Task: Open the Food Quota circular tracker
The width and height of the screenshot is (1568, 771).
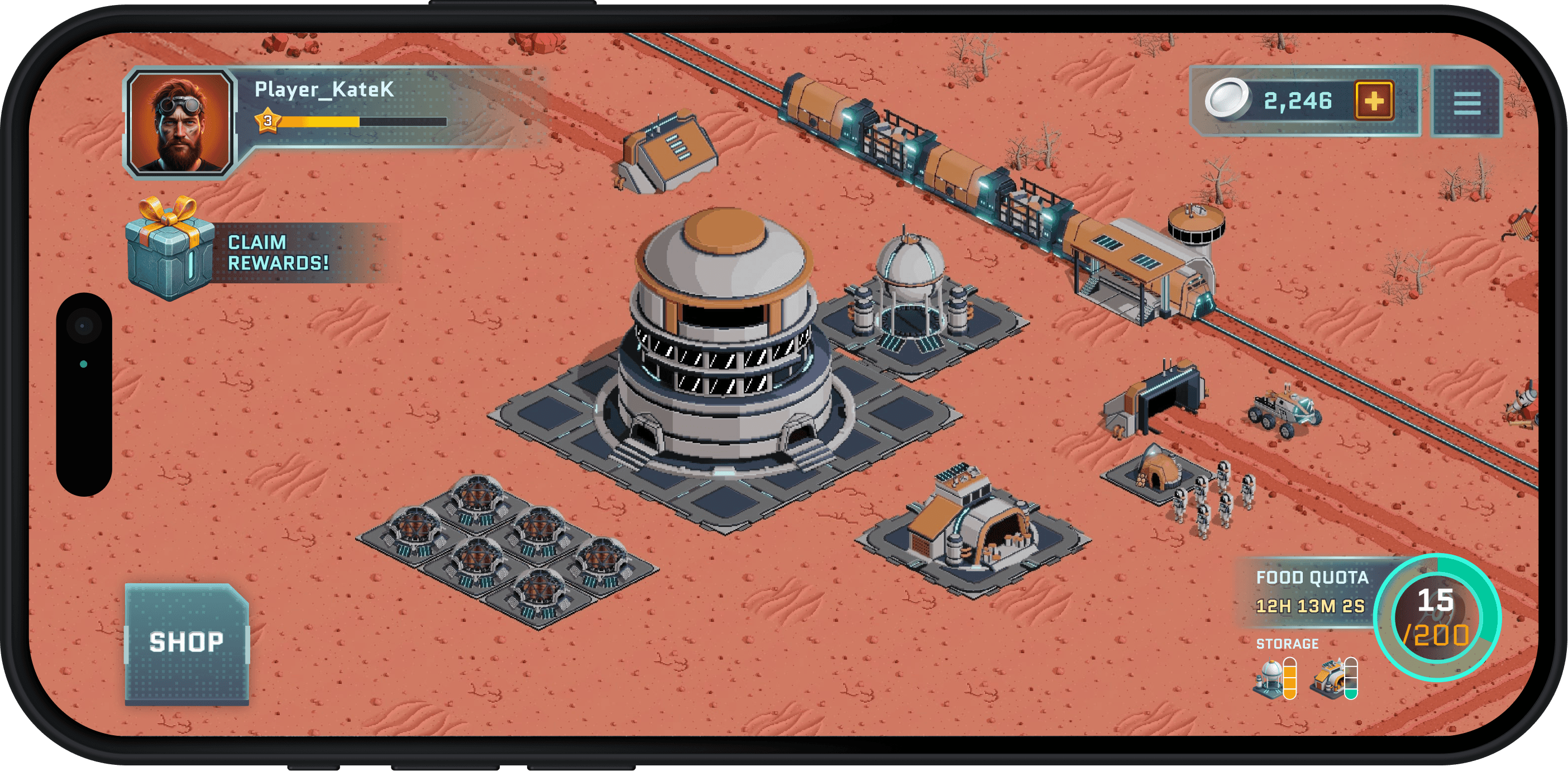Action: click(1437, 617)
